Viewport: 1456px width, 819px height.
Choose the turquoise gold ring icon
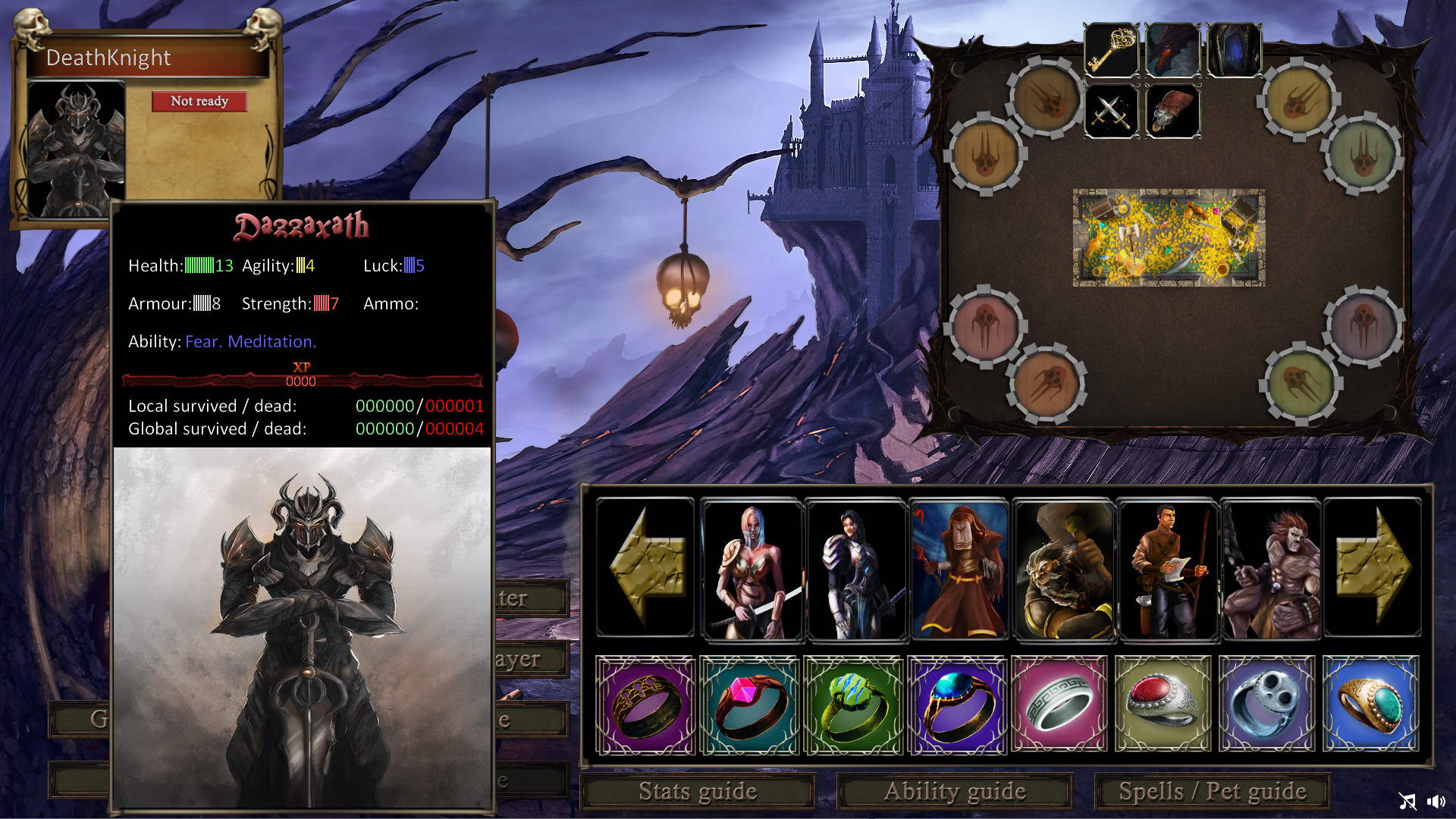(1371, 704)
